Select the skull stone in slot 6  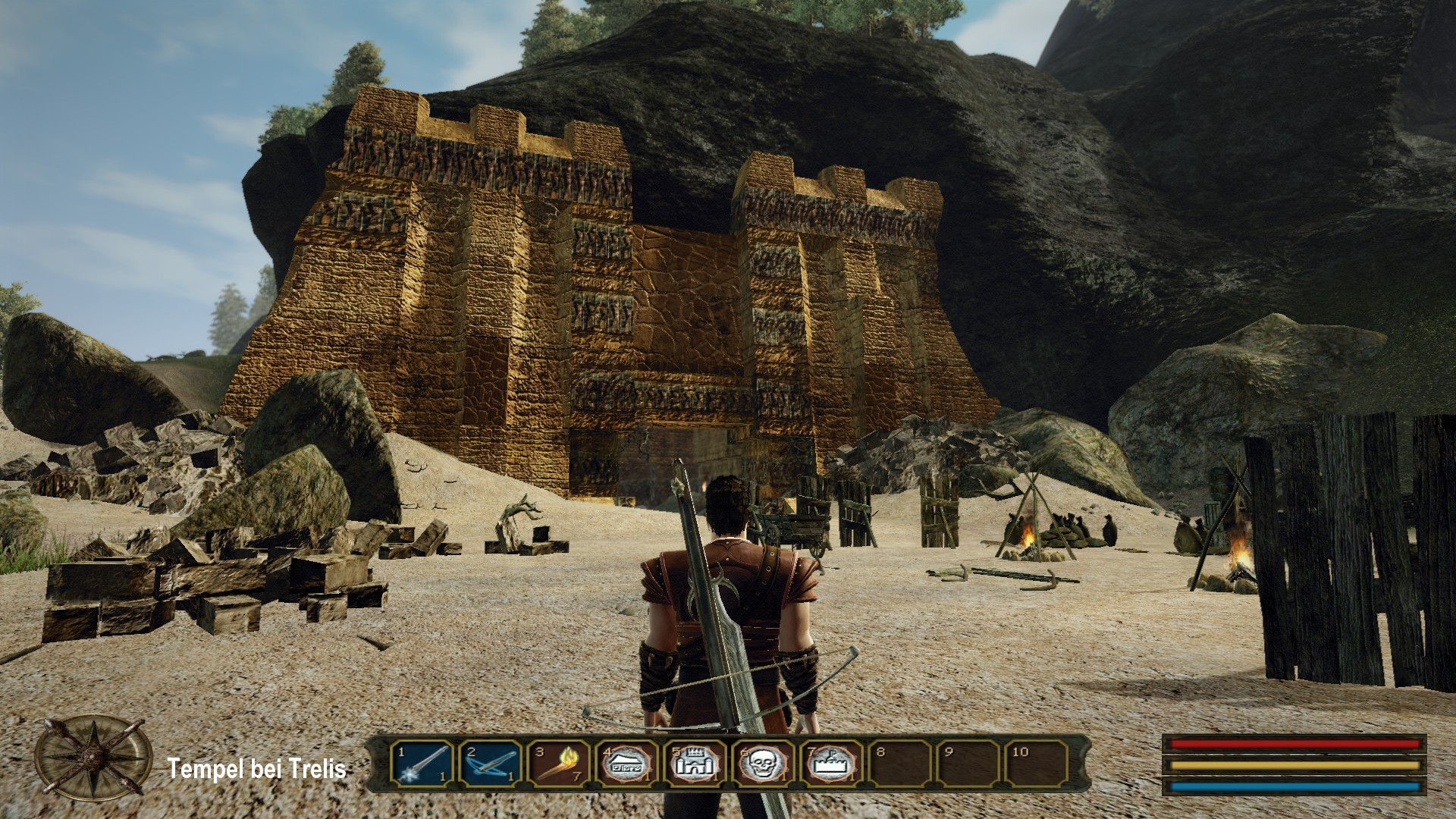pos(763,764)
